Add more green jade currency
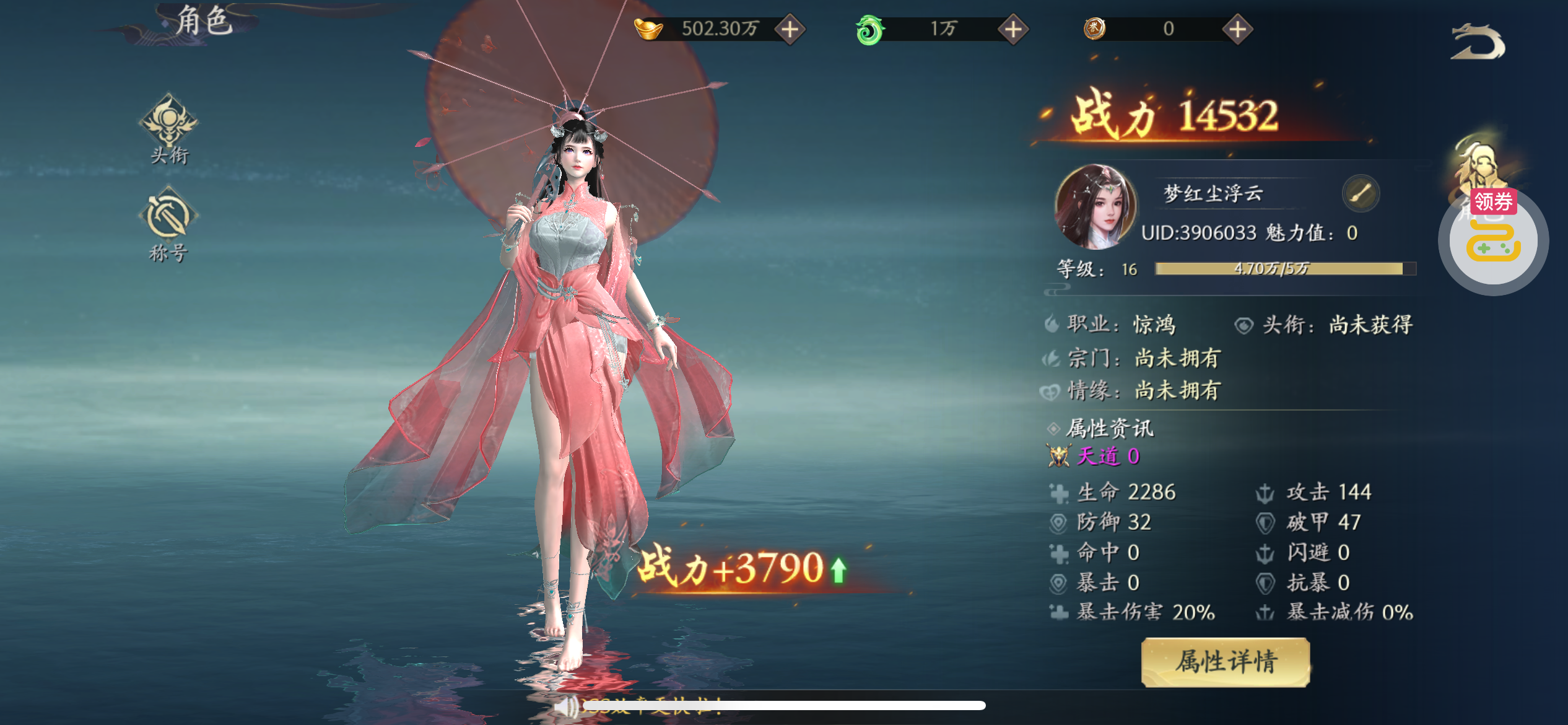The image size is (1568, 725). pyautogui.click(x=1013, y=29)
